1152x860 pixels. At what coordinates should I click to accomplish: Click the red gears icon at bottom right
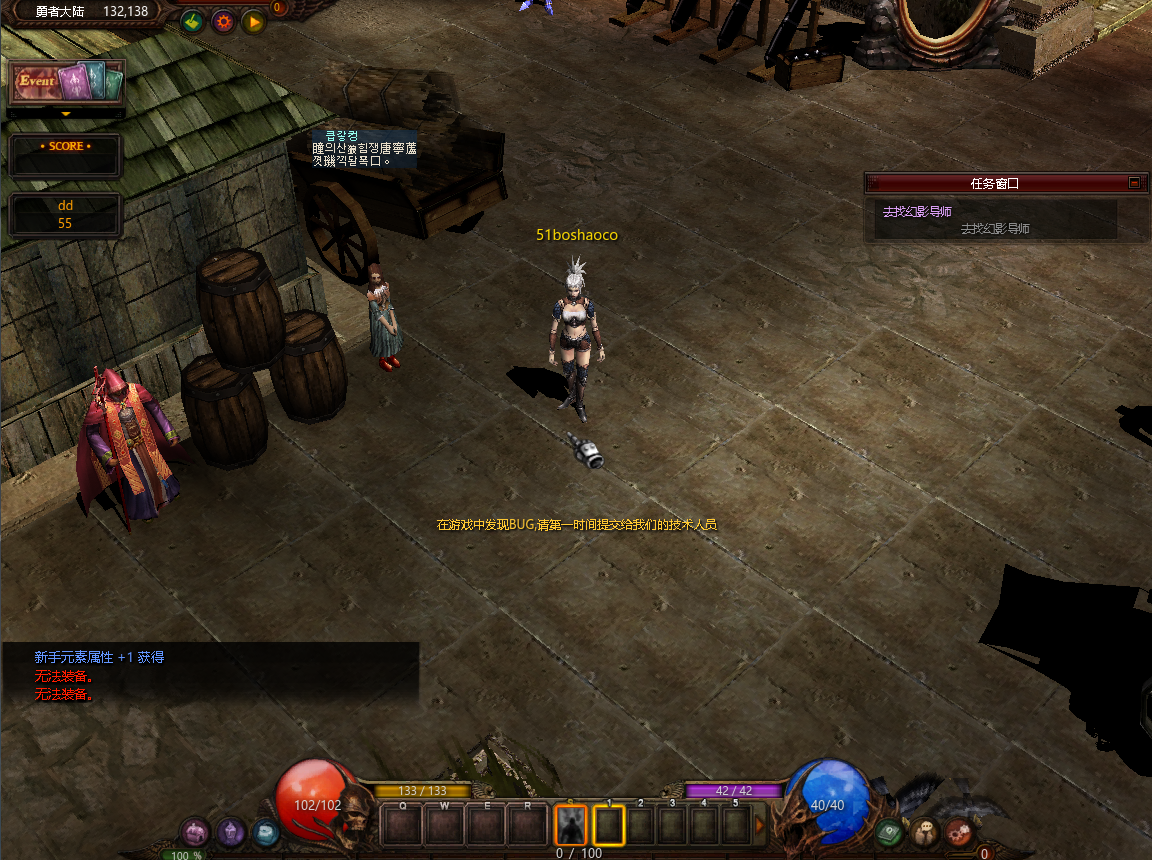click(x=958, y=831)
